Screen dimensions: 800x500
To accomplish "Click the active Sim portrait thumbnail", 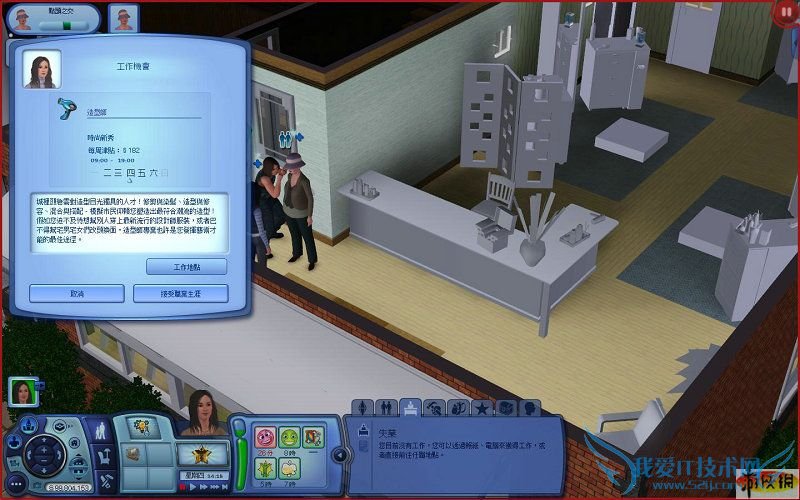I will (22, 391).
